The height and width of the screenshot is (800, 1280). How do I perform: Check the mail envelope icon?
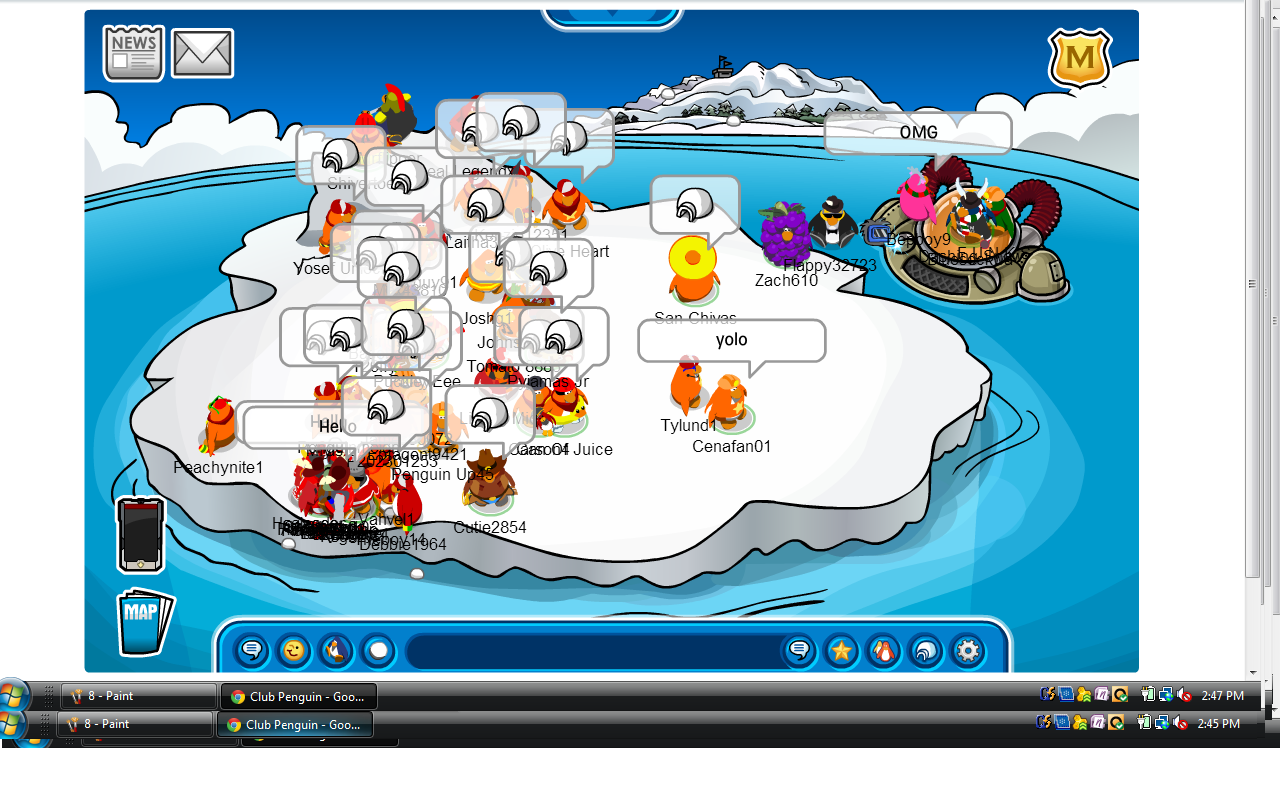click(x=202, y=54)
